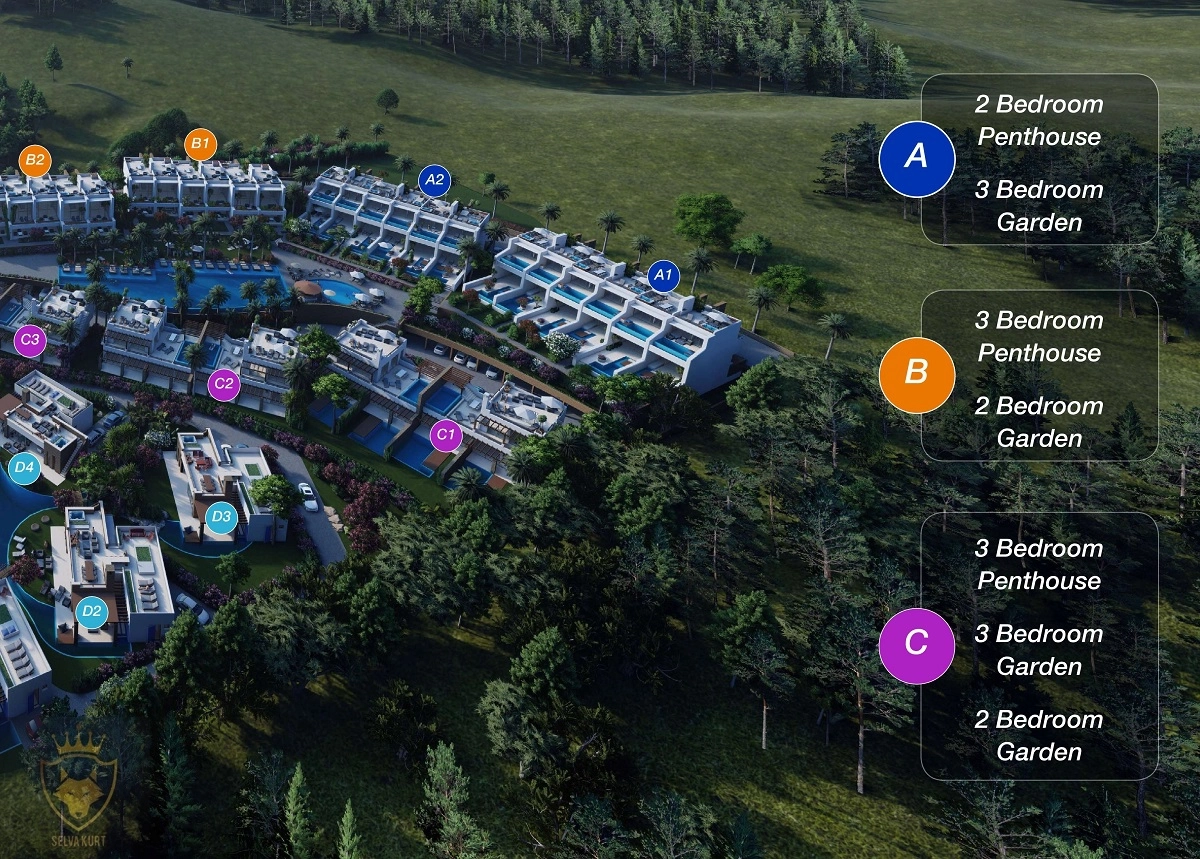
Task: Click the large purple C legend circle
Action: point(917,645)
